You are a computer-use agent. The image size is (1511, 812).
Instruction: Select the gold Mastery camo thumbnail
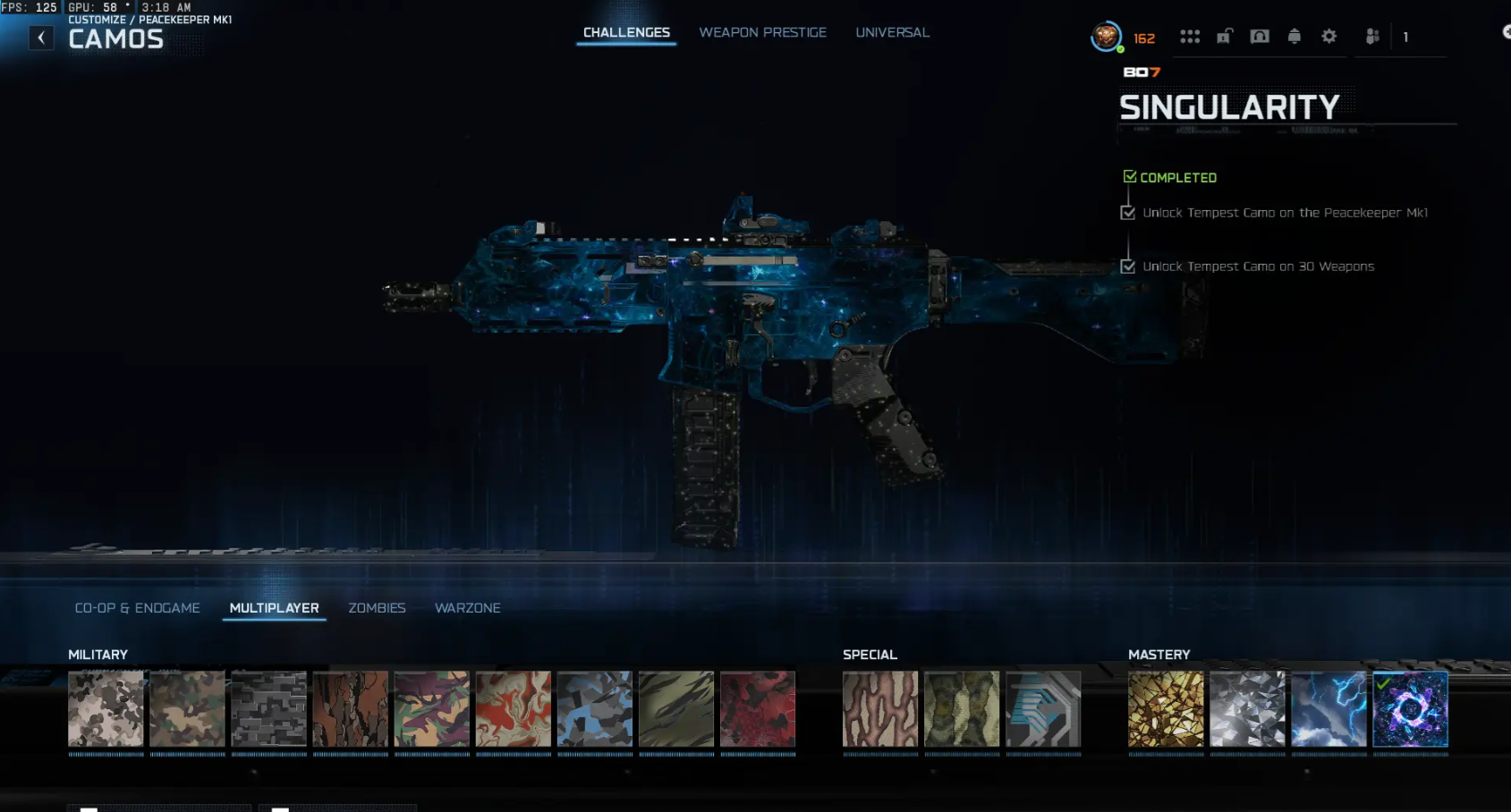(x=1165, y=711)
